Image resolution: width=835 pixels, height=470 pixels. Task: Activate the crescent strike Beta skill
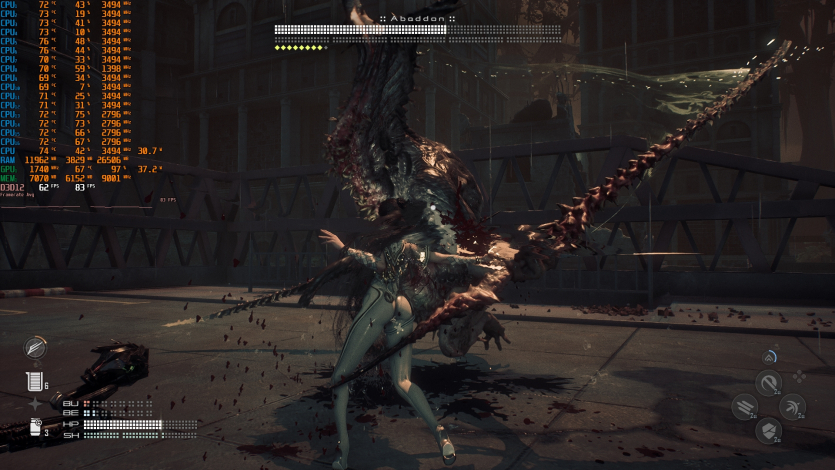click(x=792, y=406)
